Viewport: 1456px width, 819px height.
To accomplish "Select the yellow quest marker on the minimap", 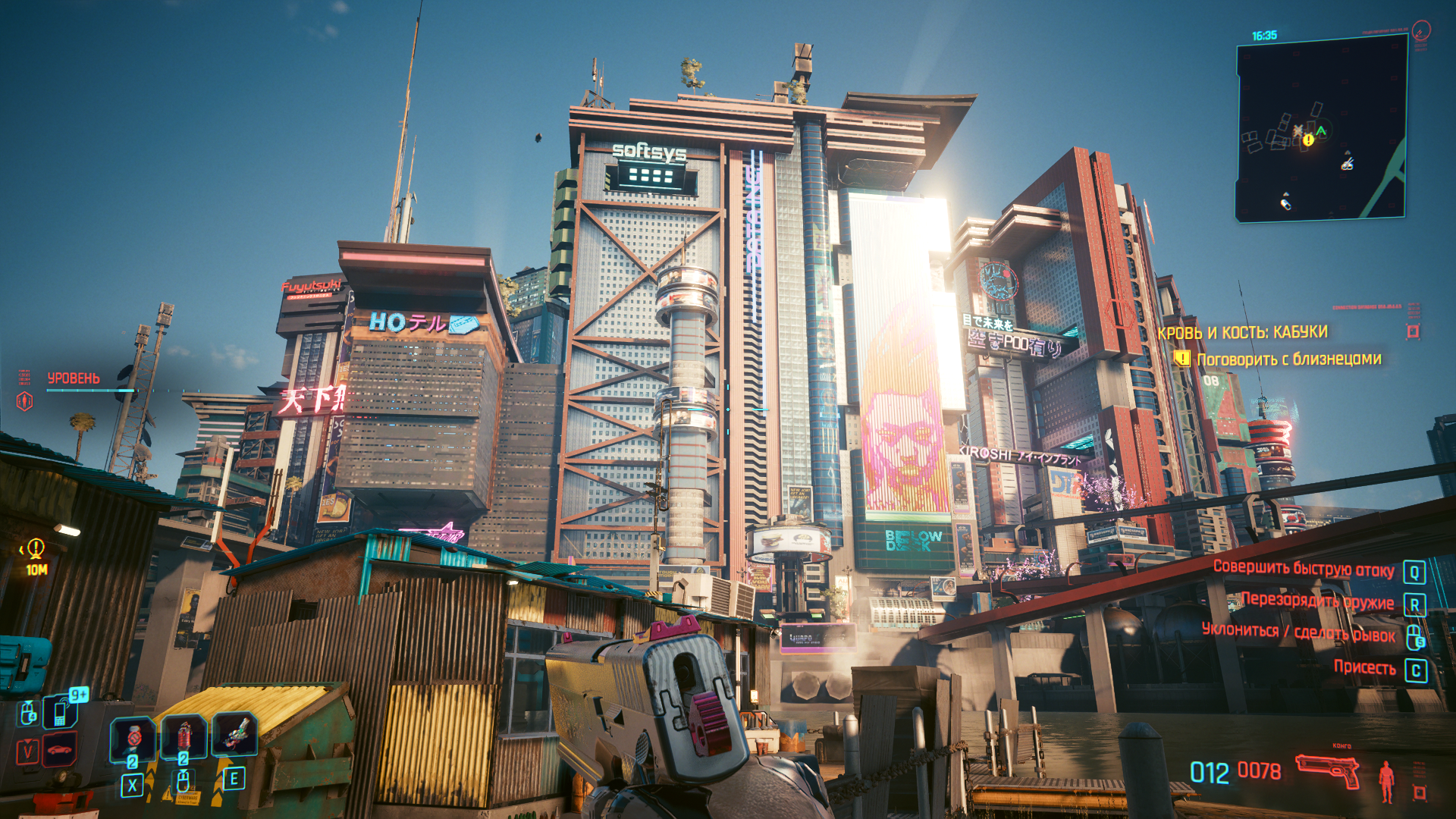I will (1308, 140).
